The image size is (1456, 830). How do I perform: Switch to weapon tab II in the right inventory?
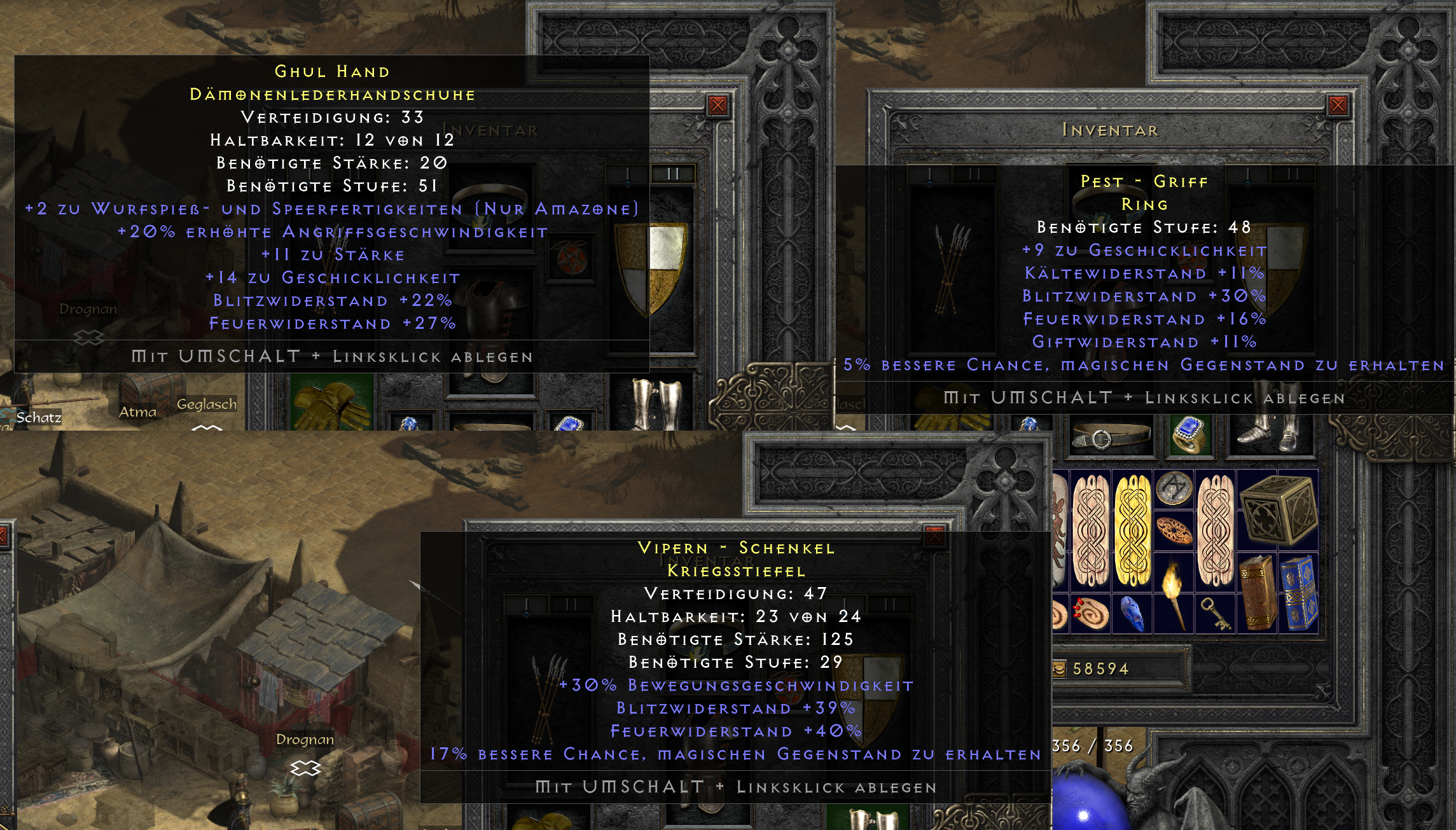(x=1293, y=174)
